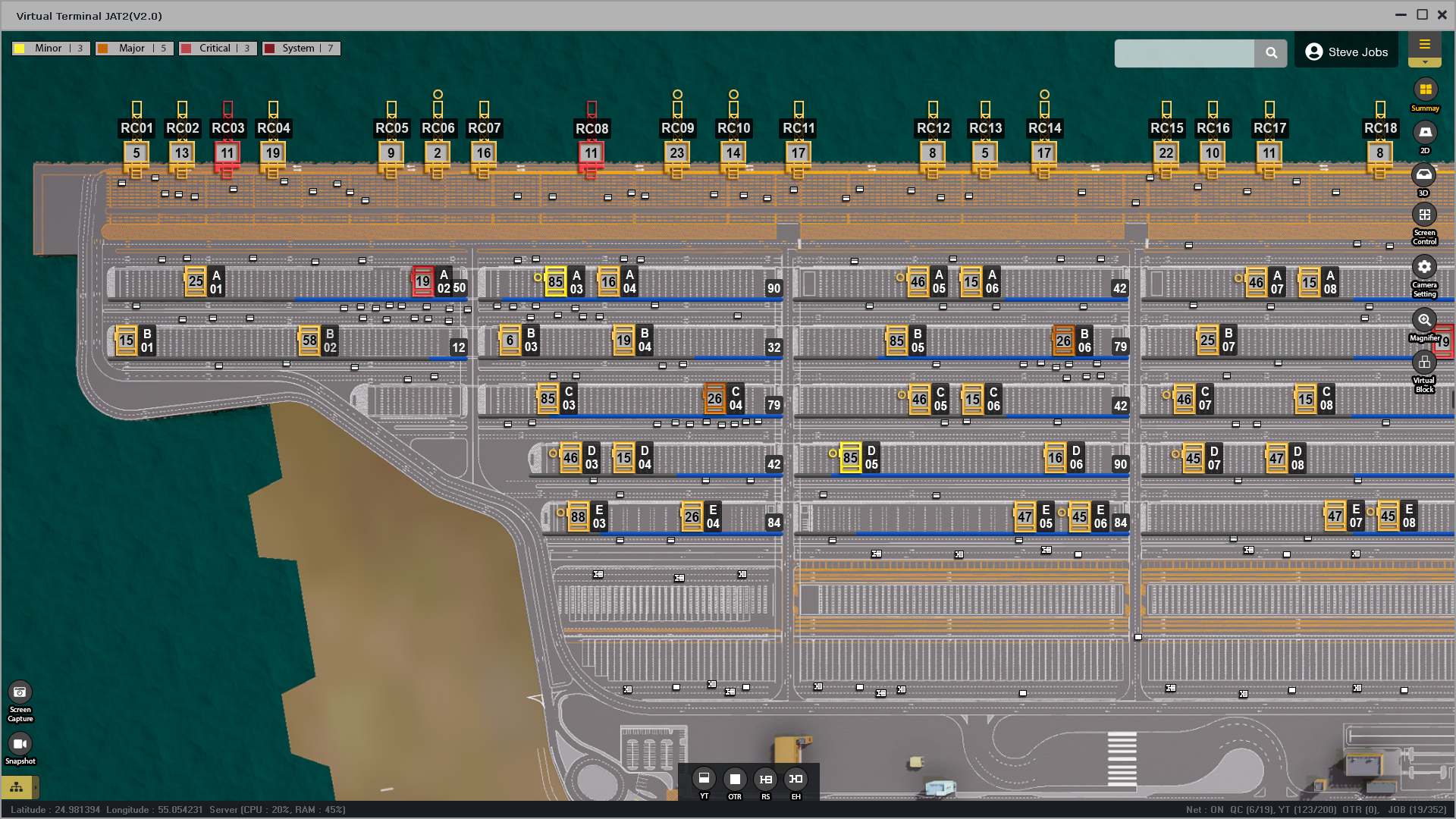Open Screen Control options
The width and height of the screenshot is (1456, 819).
click(1424, 215)
